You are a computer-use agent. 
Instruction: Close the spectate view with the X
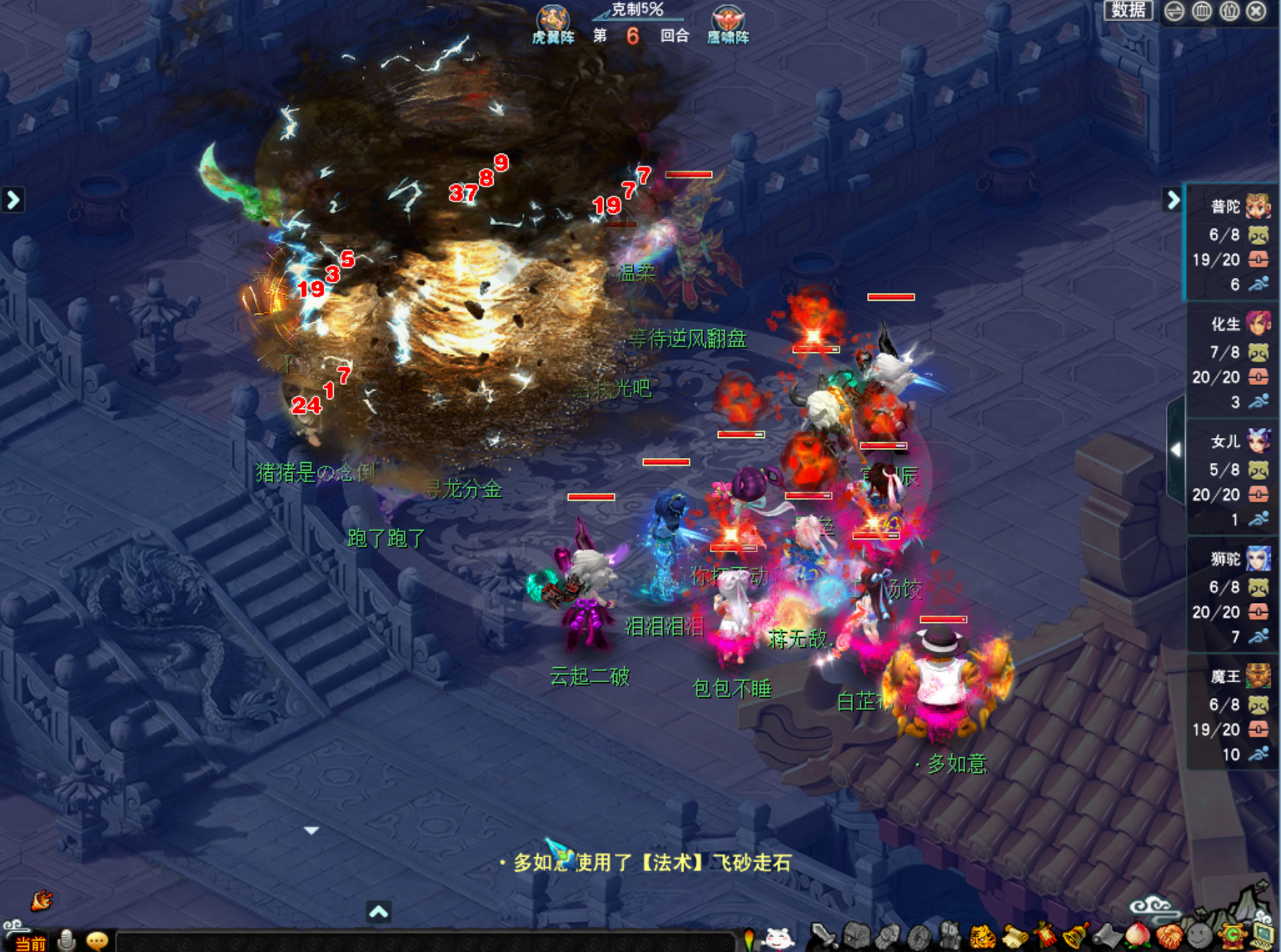coord(1257,12)
